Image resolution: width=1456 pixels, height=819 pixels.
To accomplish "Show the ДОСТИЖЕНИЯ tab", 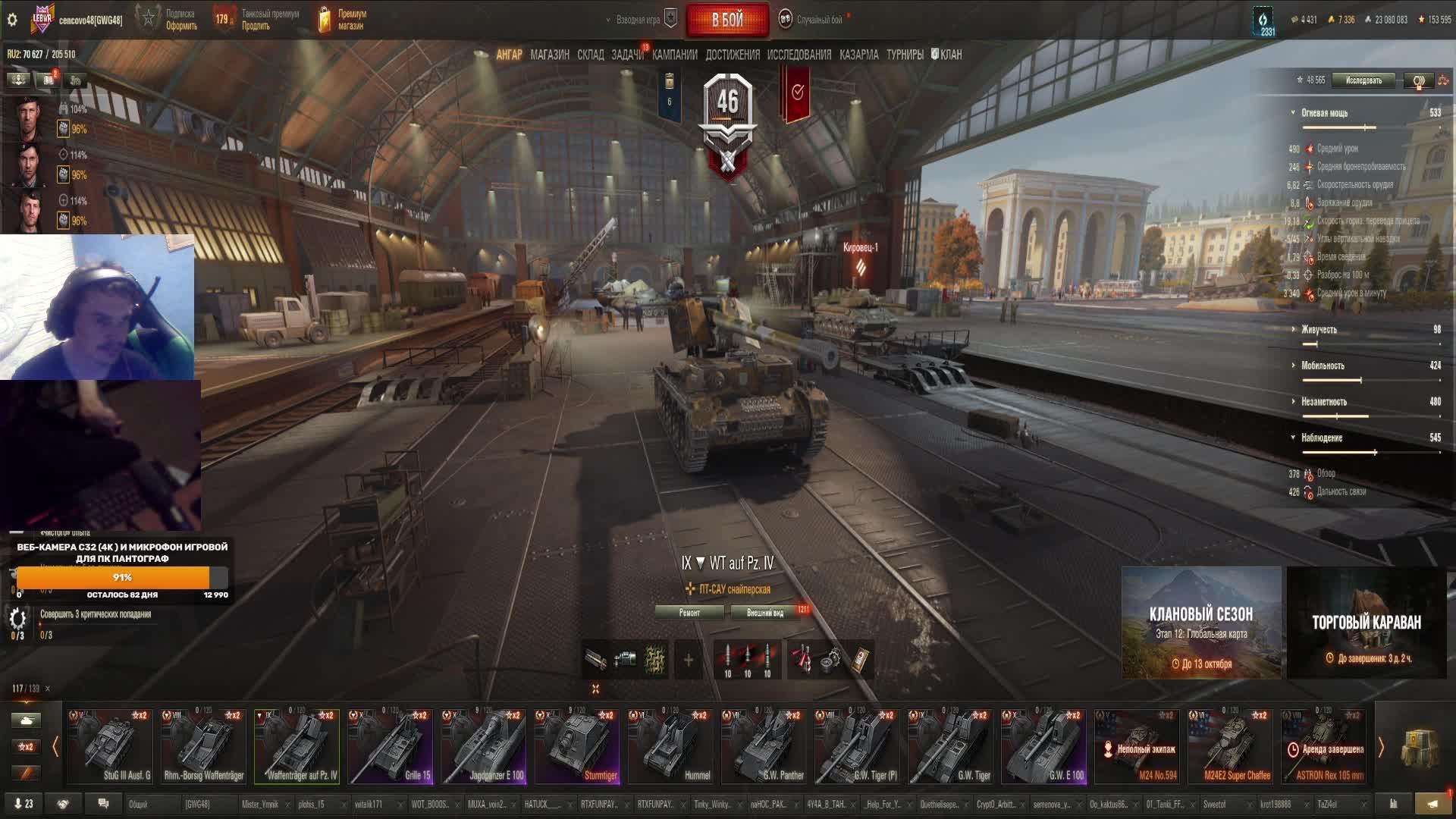I will pyautogui.click(x=732, y=55).
